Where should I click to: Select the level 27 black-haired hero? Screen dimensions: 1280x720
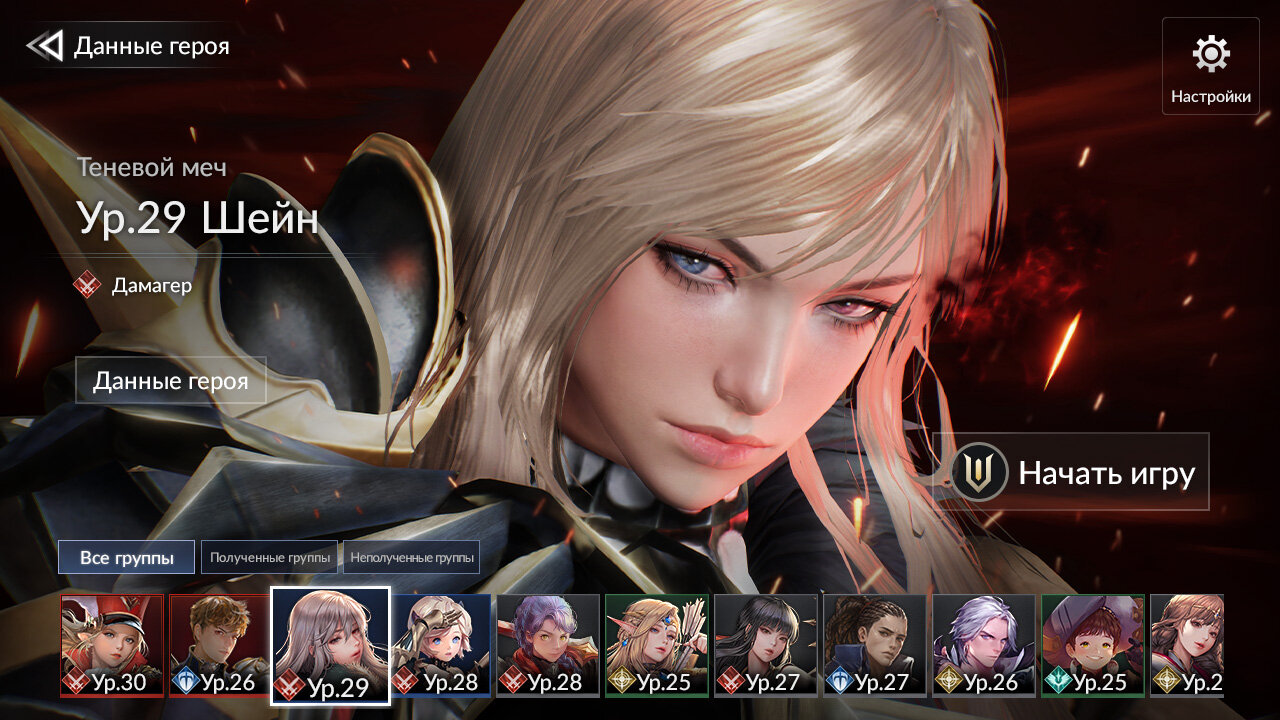coord(766,644)
